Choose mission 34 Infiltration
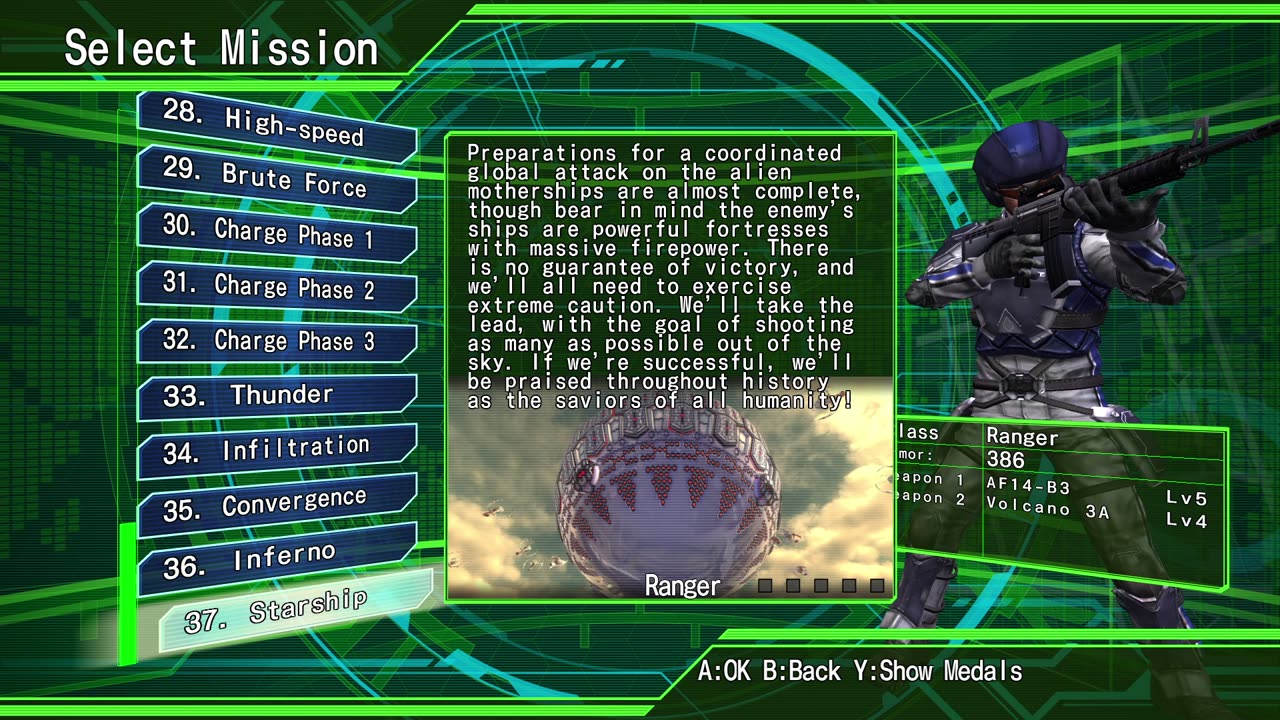This screenshot has width=1280, height=720. point(276,449)
